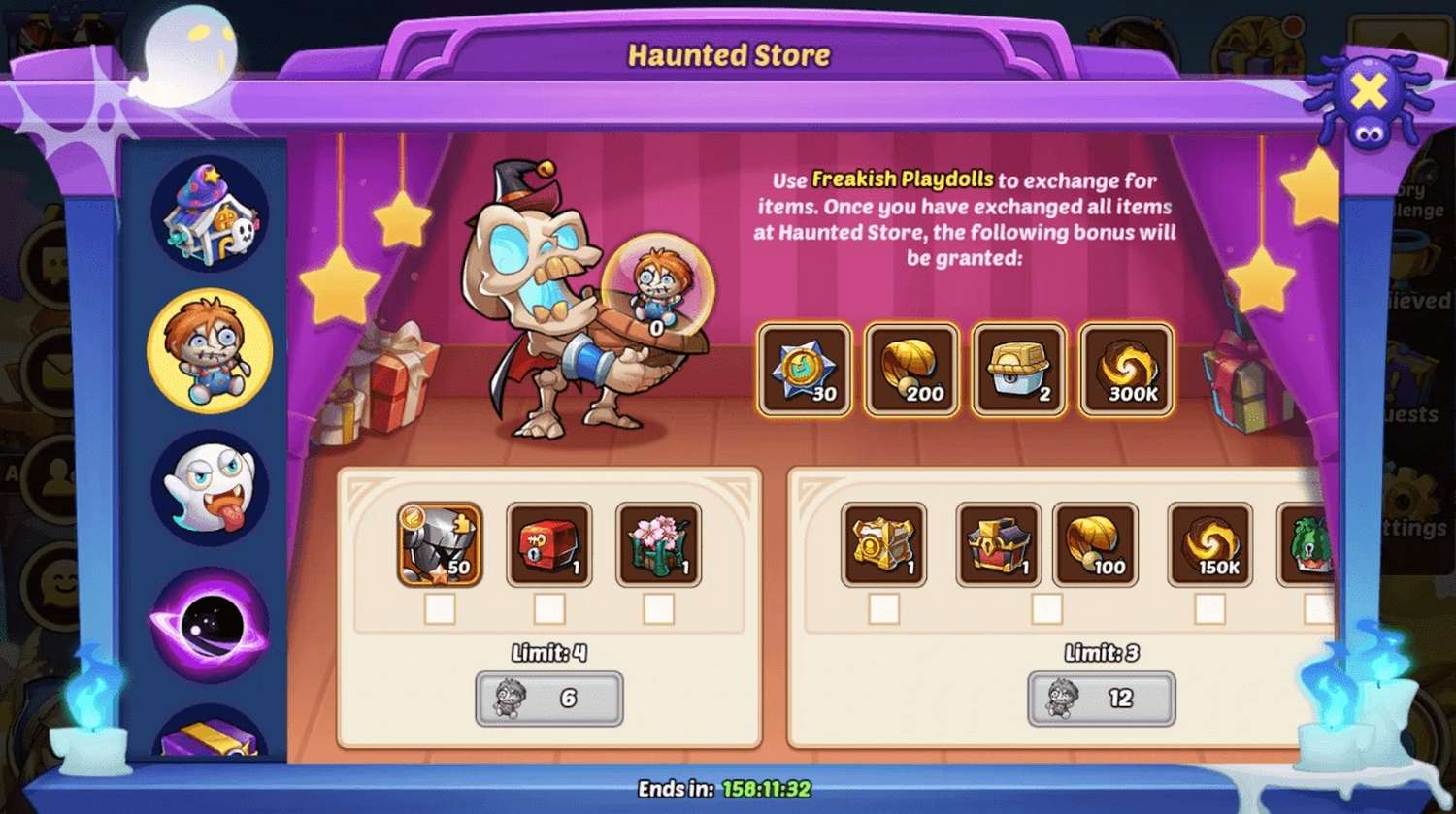Tick the checkbox under the hero shard
Viewport: 1456px width, 814px height.
(440, 609)
